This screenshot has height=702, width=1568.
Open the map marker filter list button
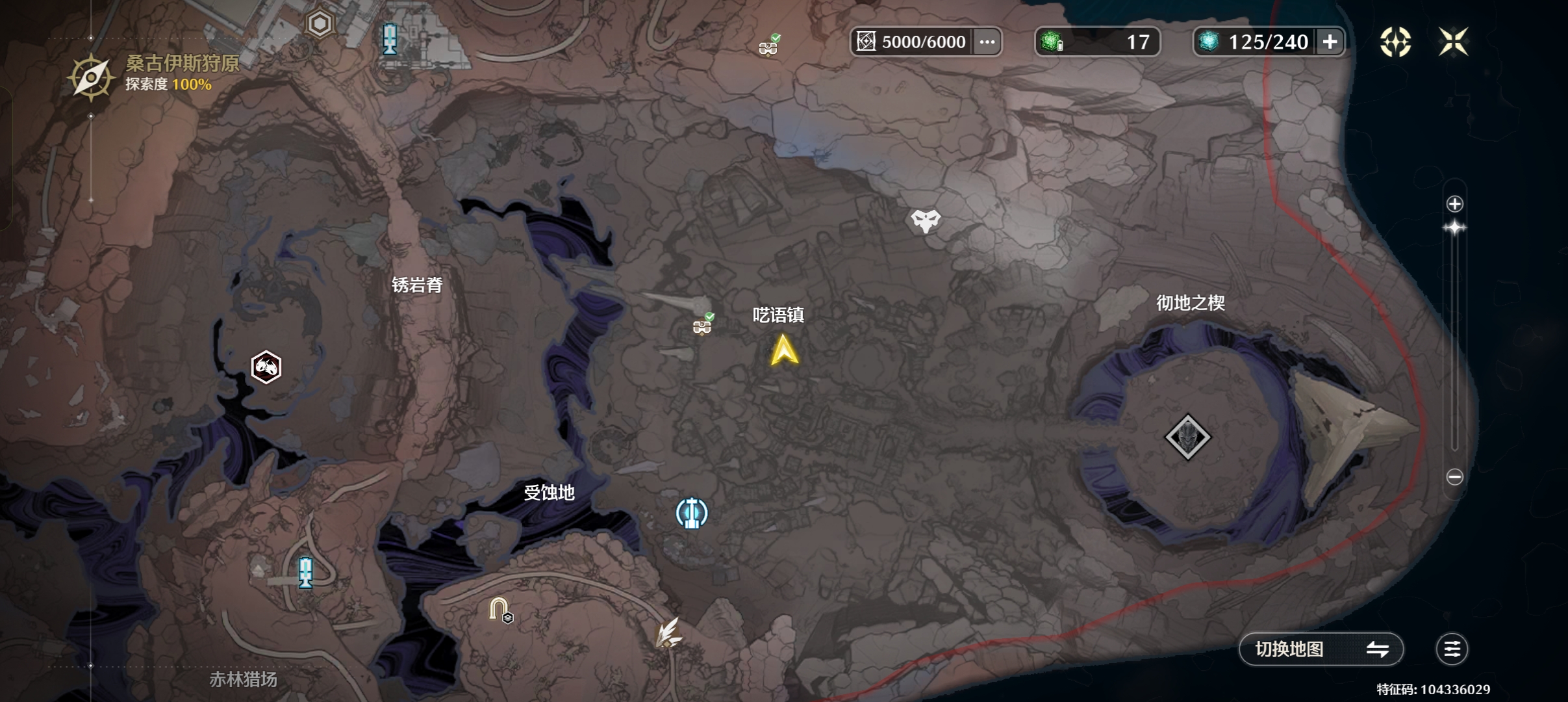pos(1452,649)
